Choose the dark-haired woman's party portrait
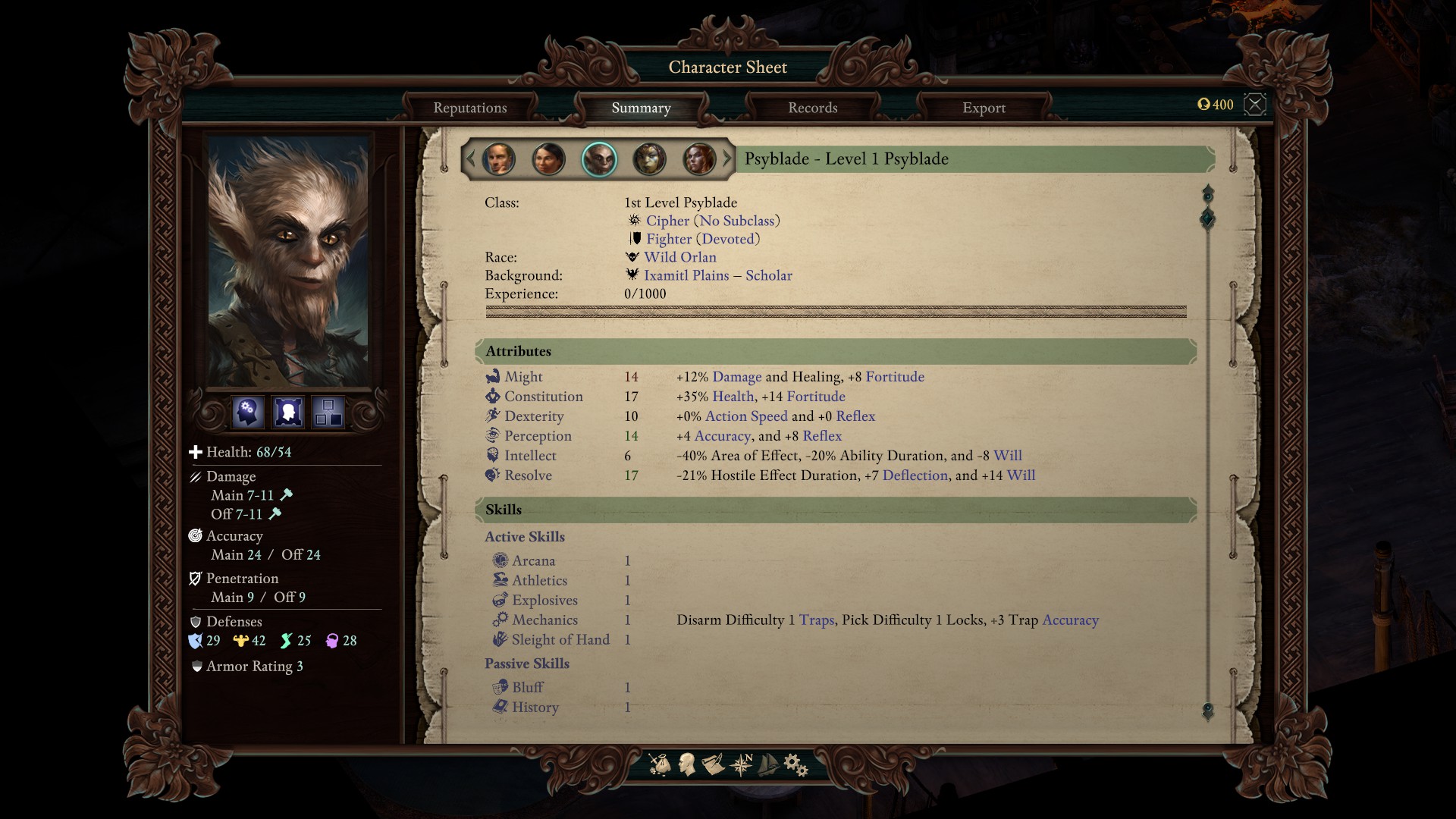The height and width of the screenshot is (819, 1456). [x=548, y=159]
